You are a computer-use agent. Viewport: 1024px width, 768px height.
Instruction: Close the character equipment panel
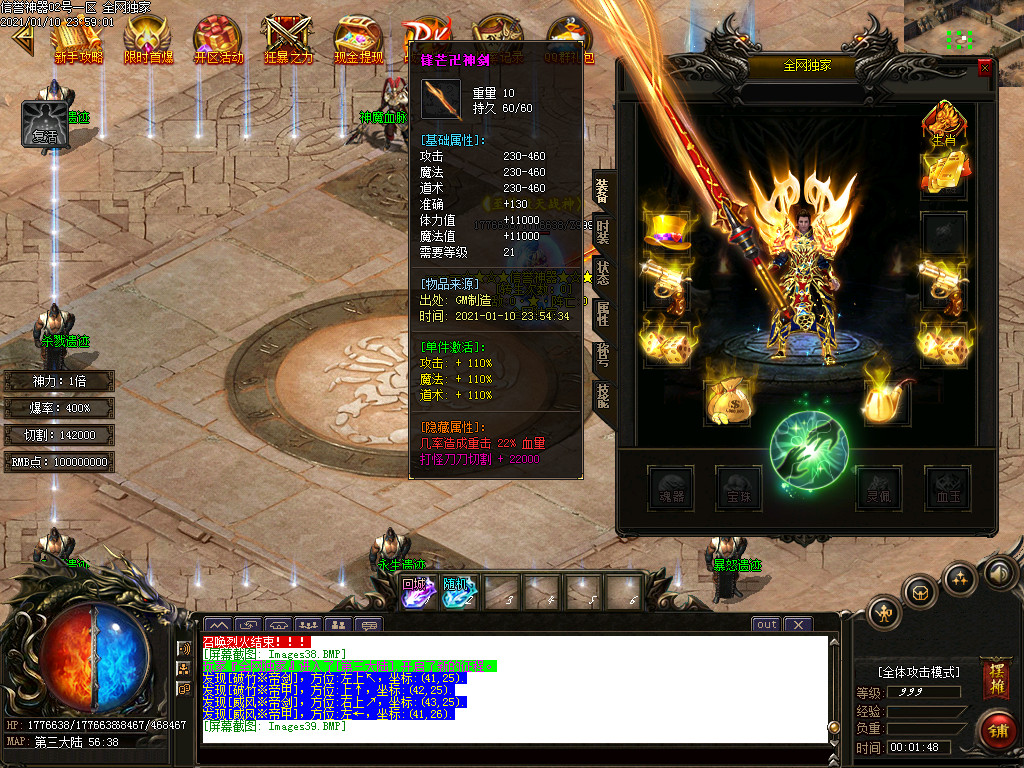[x=985, y=68]
